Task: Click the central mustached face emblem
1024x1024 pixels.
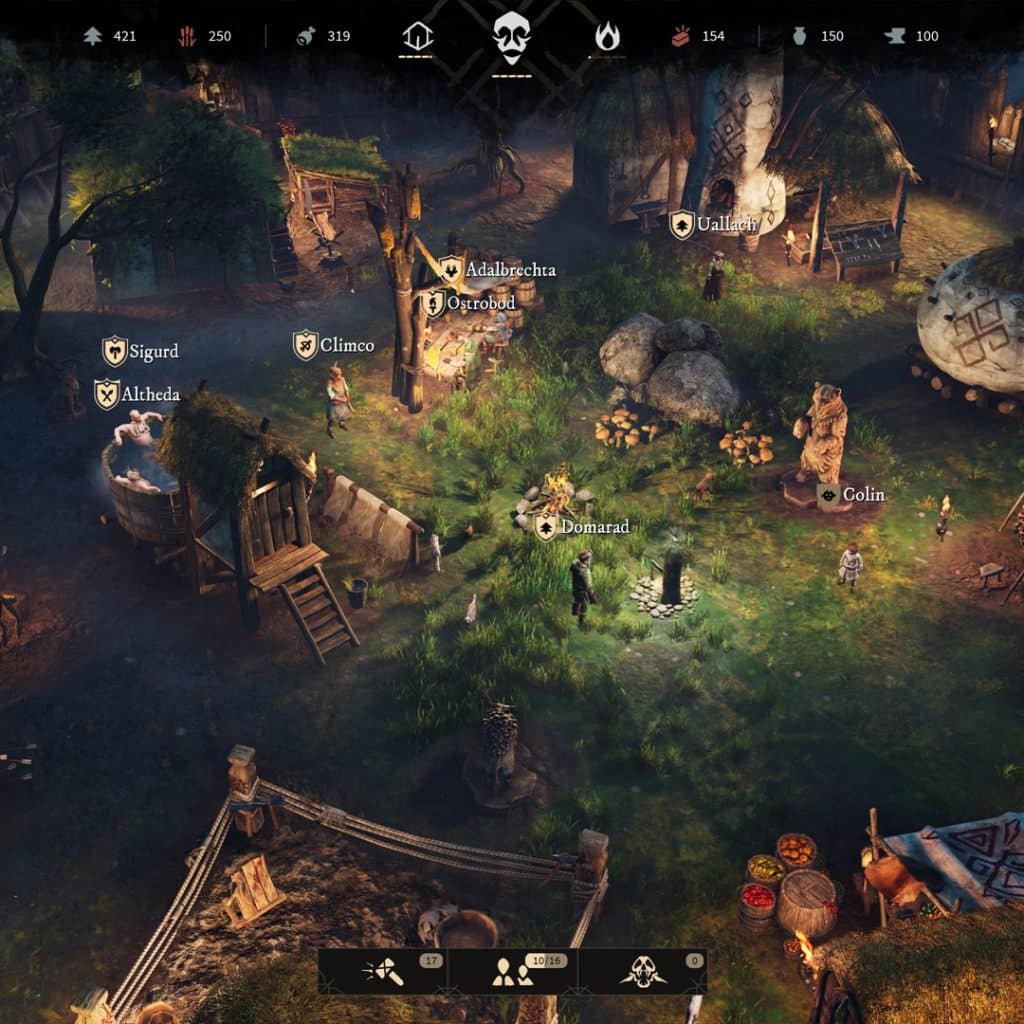Action: coord(511,36)
